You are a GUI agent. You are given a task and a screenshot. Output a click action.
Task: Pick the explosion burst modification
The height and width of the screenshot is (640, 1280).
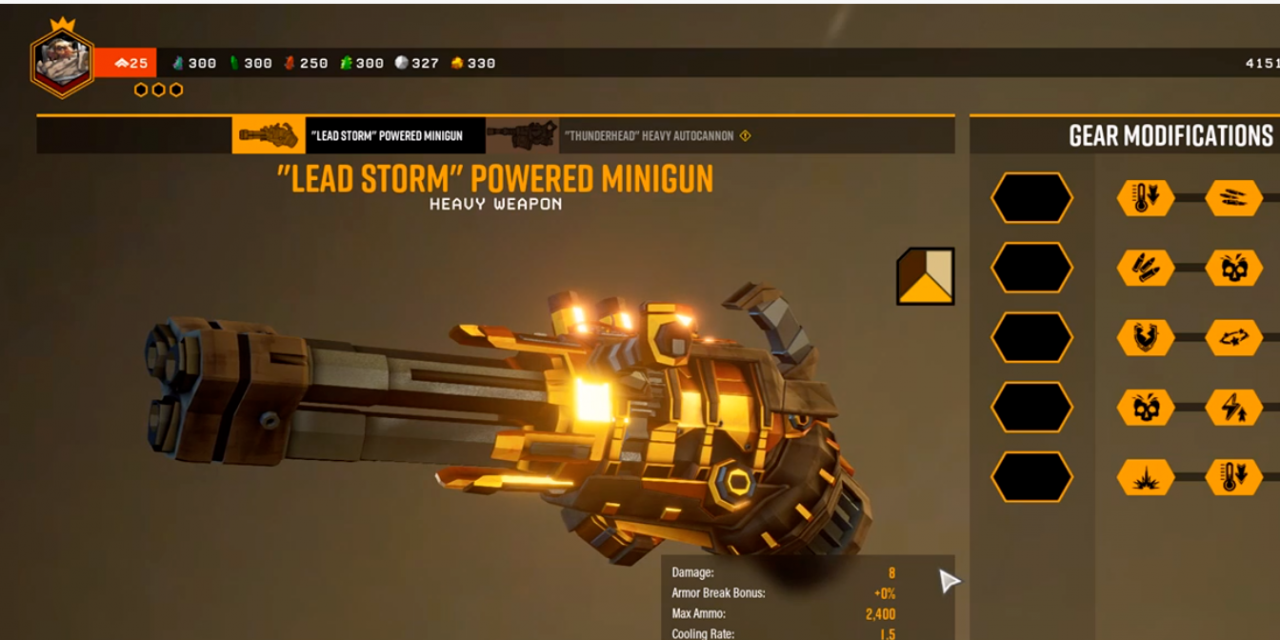(x=1145, y=478)
